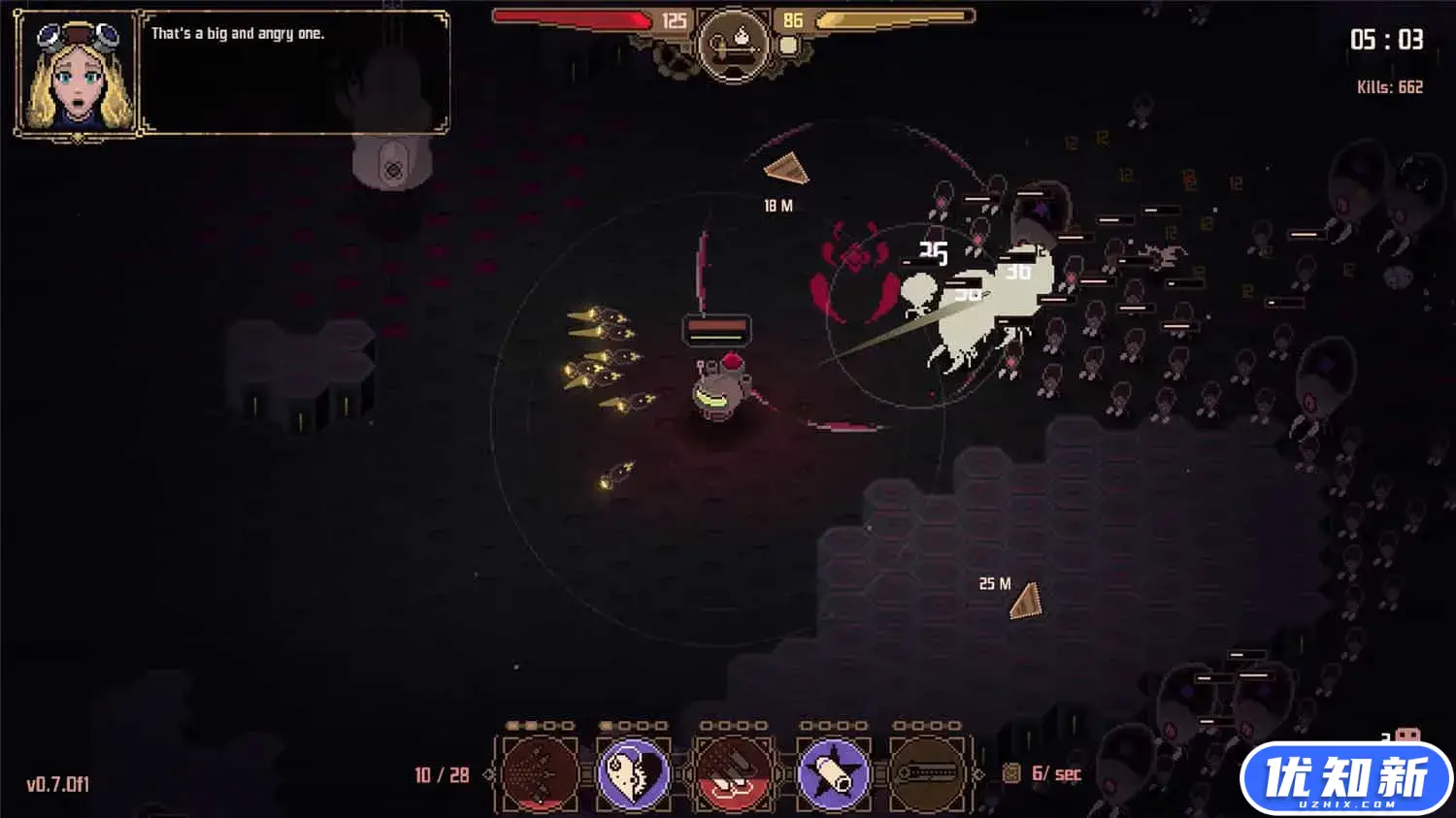Select the brown drill weapon slot
1456x818 pixels.
click(928, 773)
